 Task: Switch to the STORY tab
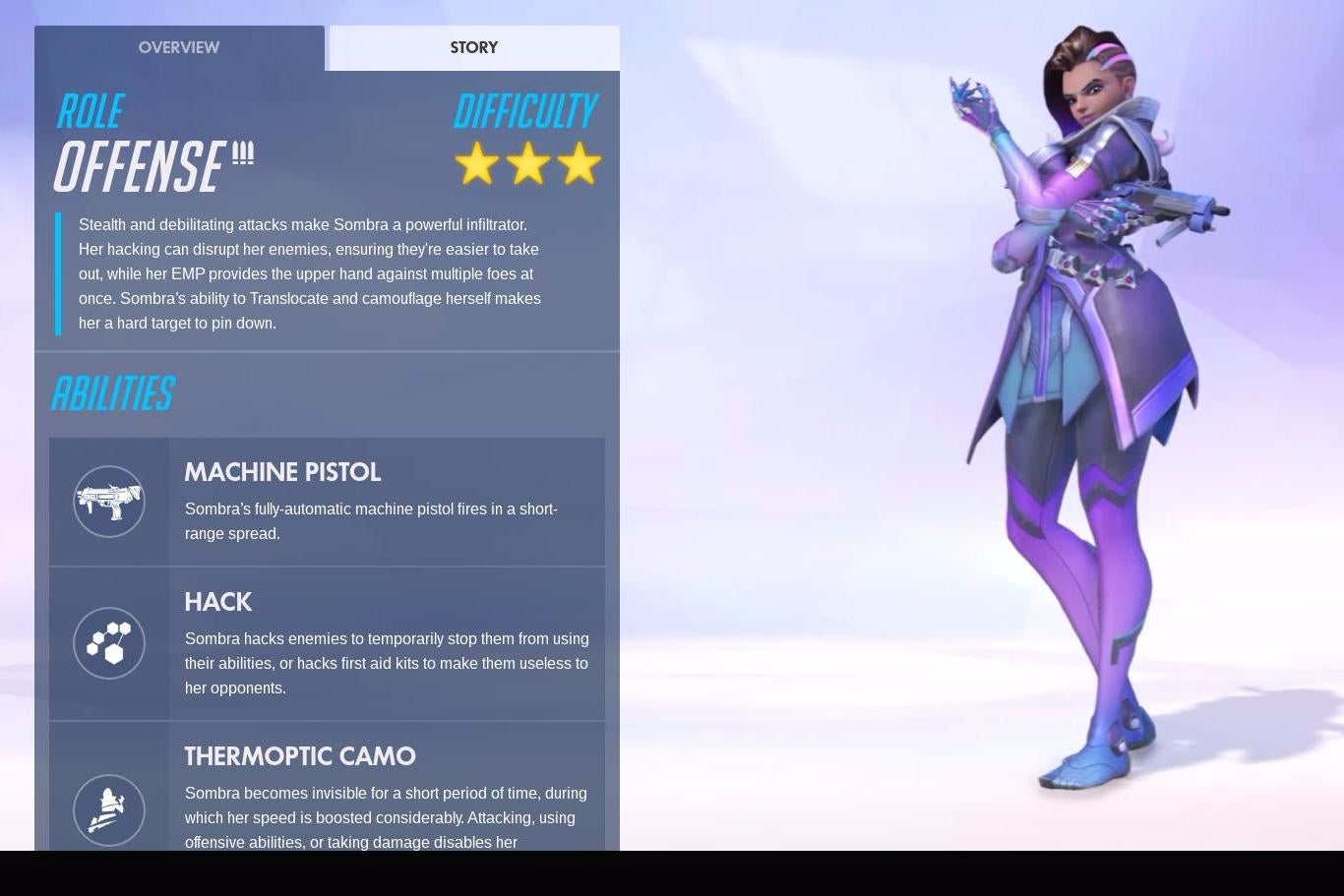pyautogui.click(x=473, y=47)
